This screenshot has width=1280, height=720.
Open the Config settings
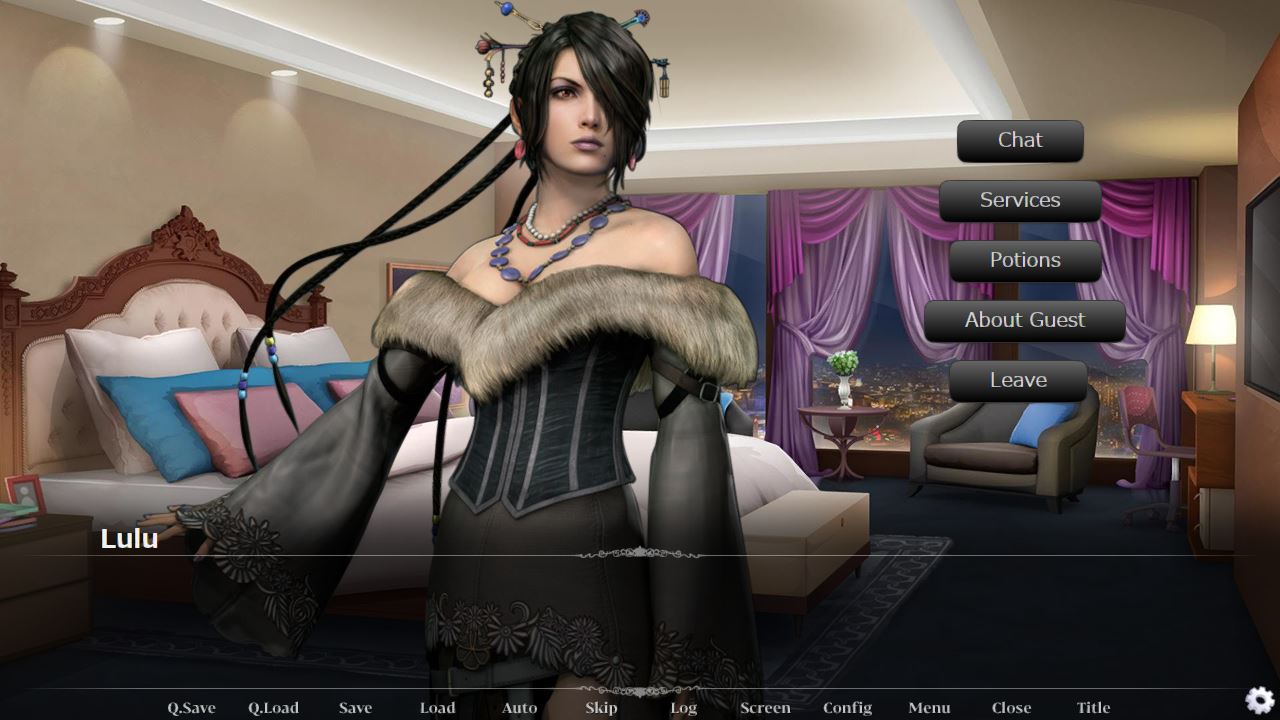pyautogui.click(x=847, y=708)
